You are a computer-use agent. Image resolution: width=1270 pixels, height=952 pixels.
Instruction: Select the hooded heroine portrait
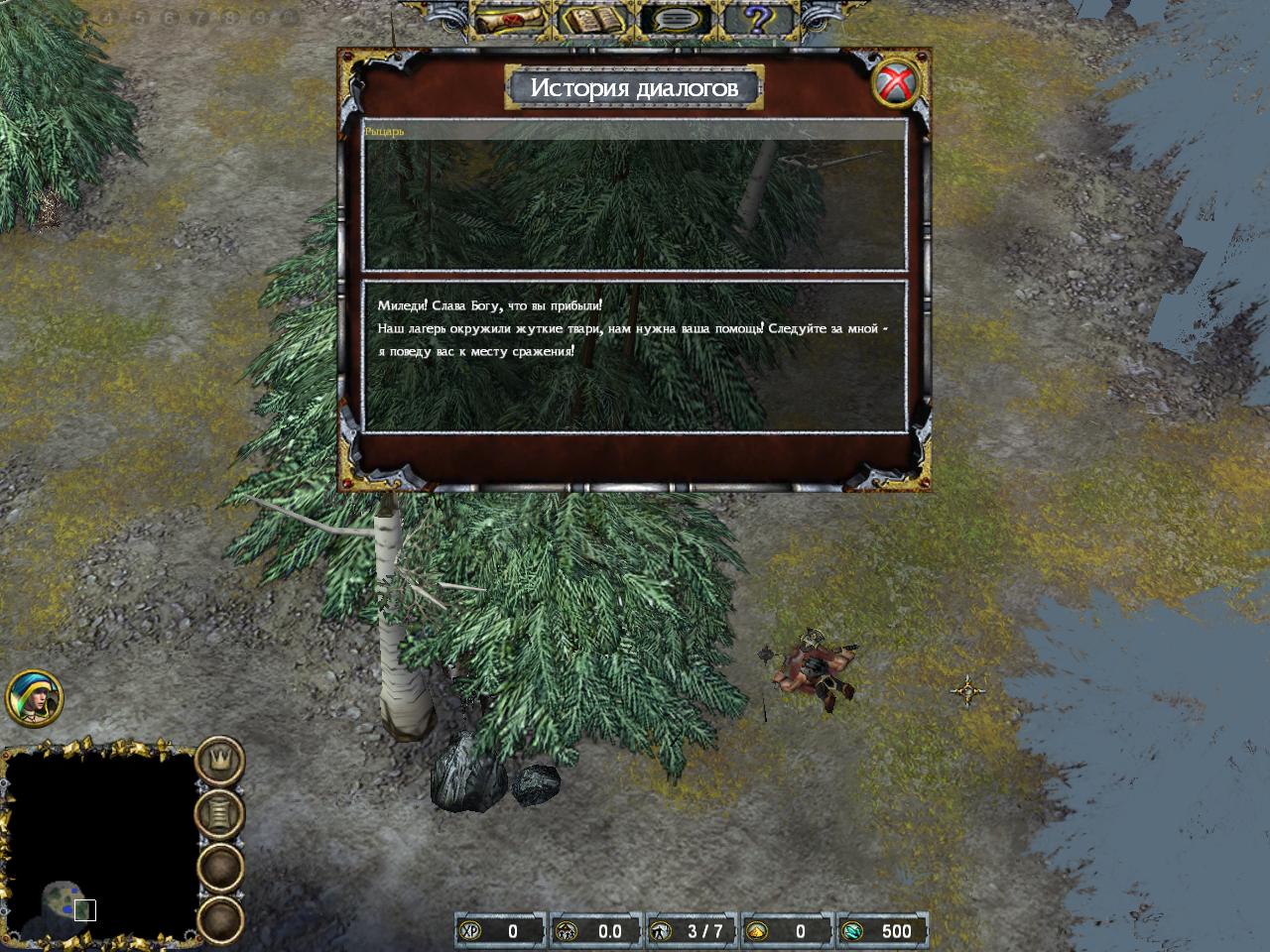(34, 697)
